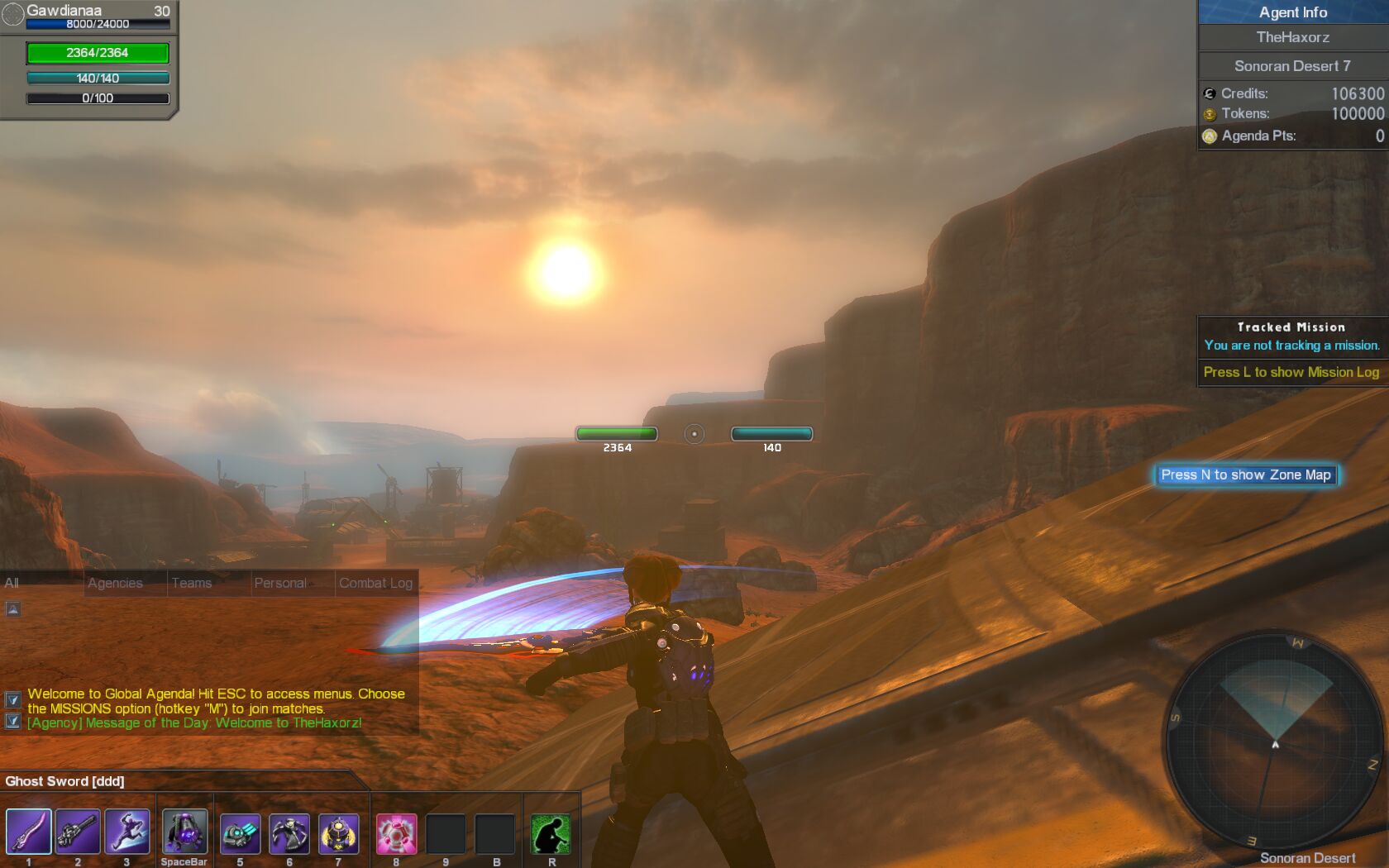This screenshot has height=868, width=1389.
Task: Activate the purple and gold pod in slot 7
Action: click(338, 833)
